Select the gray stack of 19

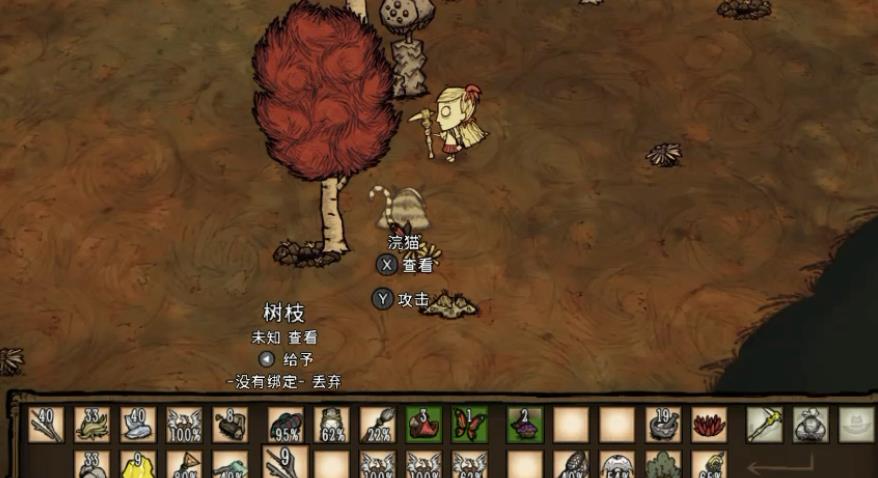coord(664,424)
